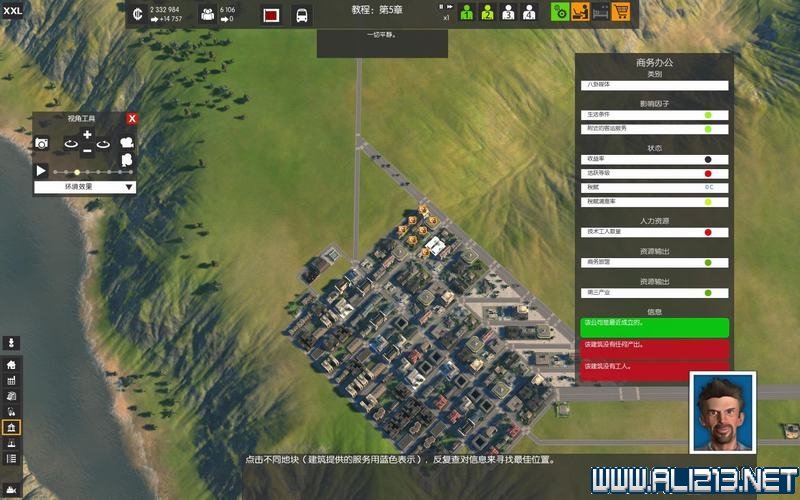Open the bus public transport menu
This screenshot has width=800, height=500.
pyautogui.click(x=300, y=15)
